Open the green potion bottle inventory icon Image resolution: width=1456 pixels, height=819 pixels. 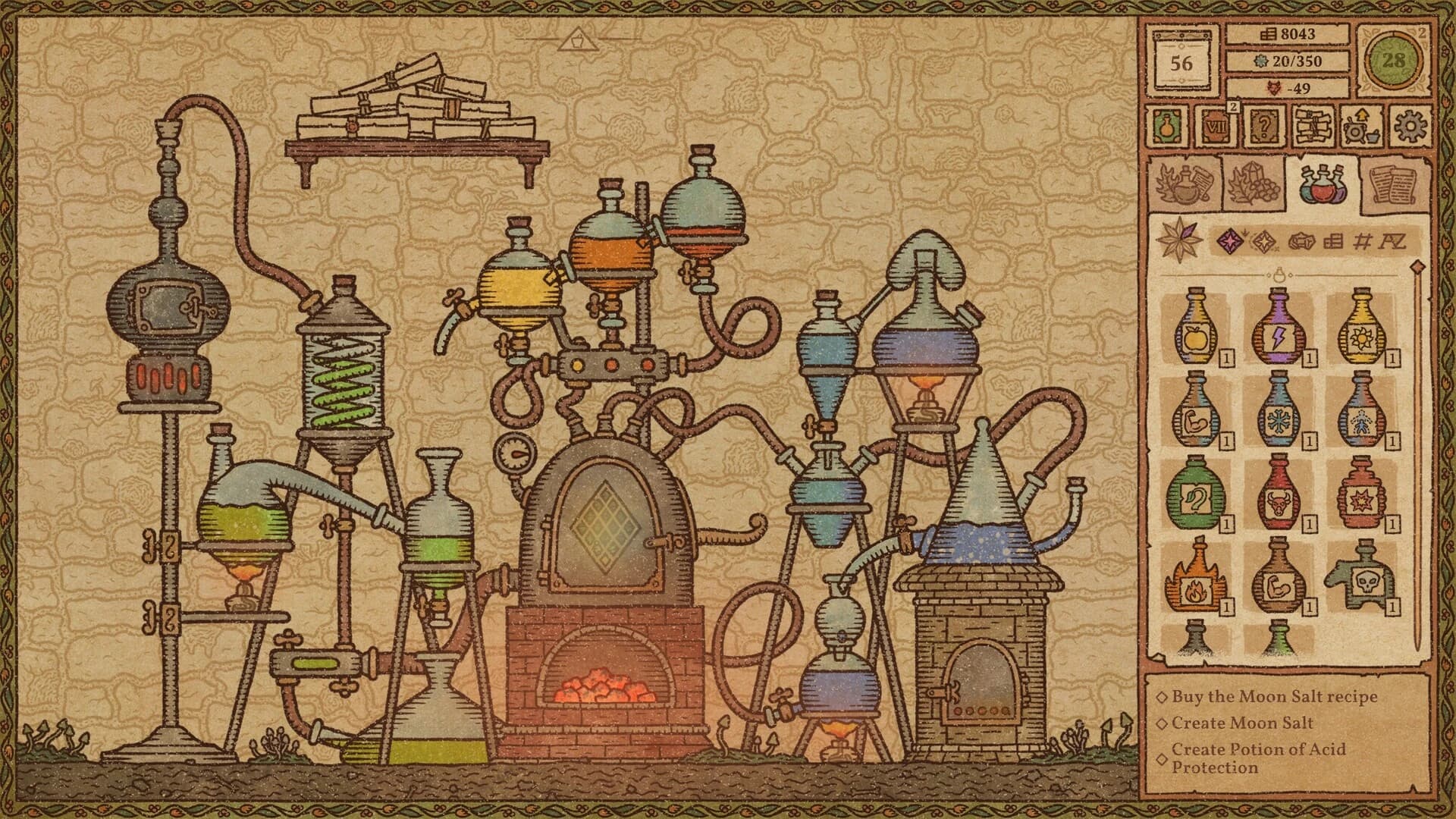[1169, 127]
